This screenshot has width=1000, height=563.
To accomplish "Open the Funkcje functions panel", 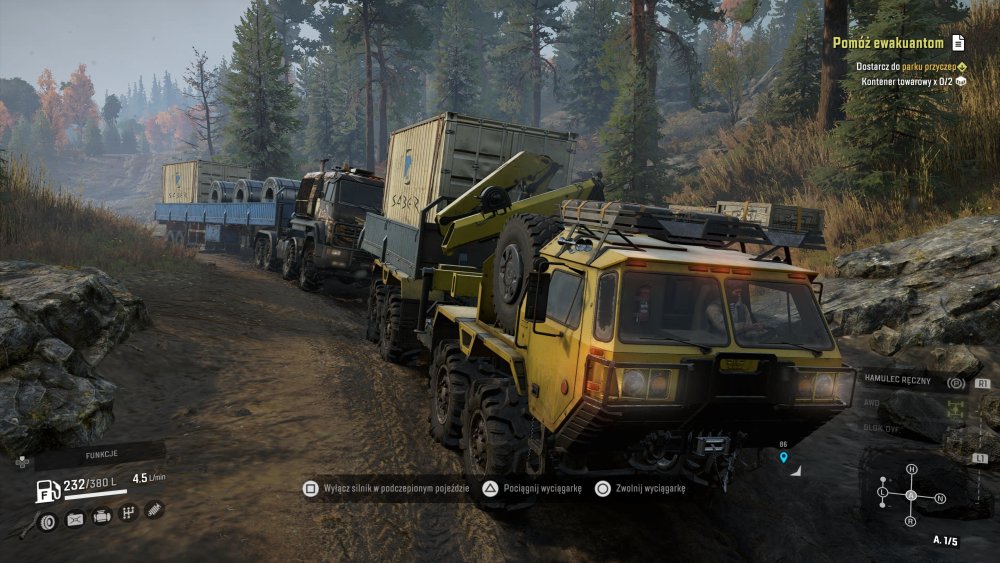I will [101, 454].
